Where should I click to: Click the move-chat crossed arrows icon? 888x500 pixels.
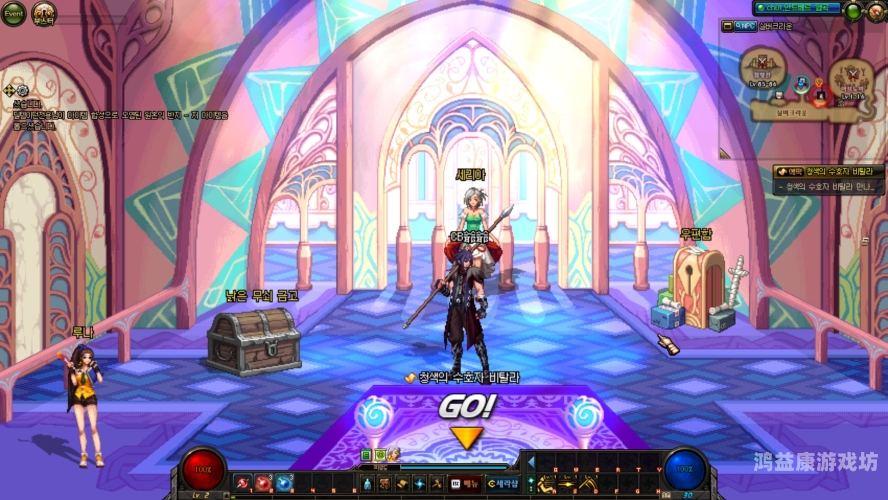(9, 91)
